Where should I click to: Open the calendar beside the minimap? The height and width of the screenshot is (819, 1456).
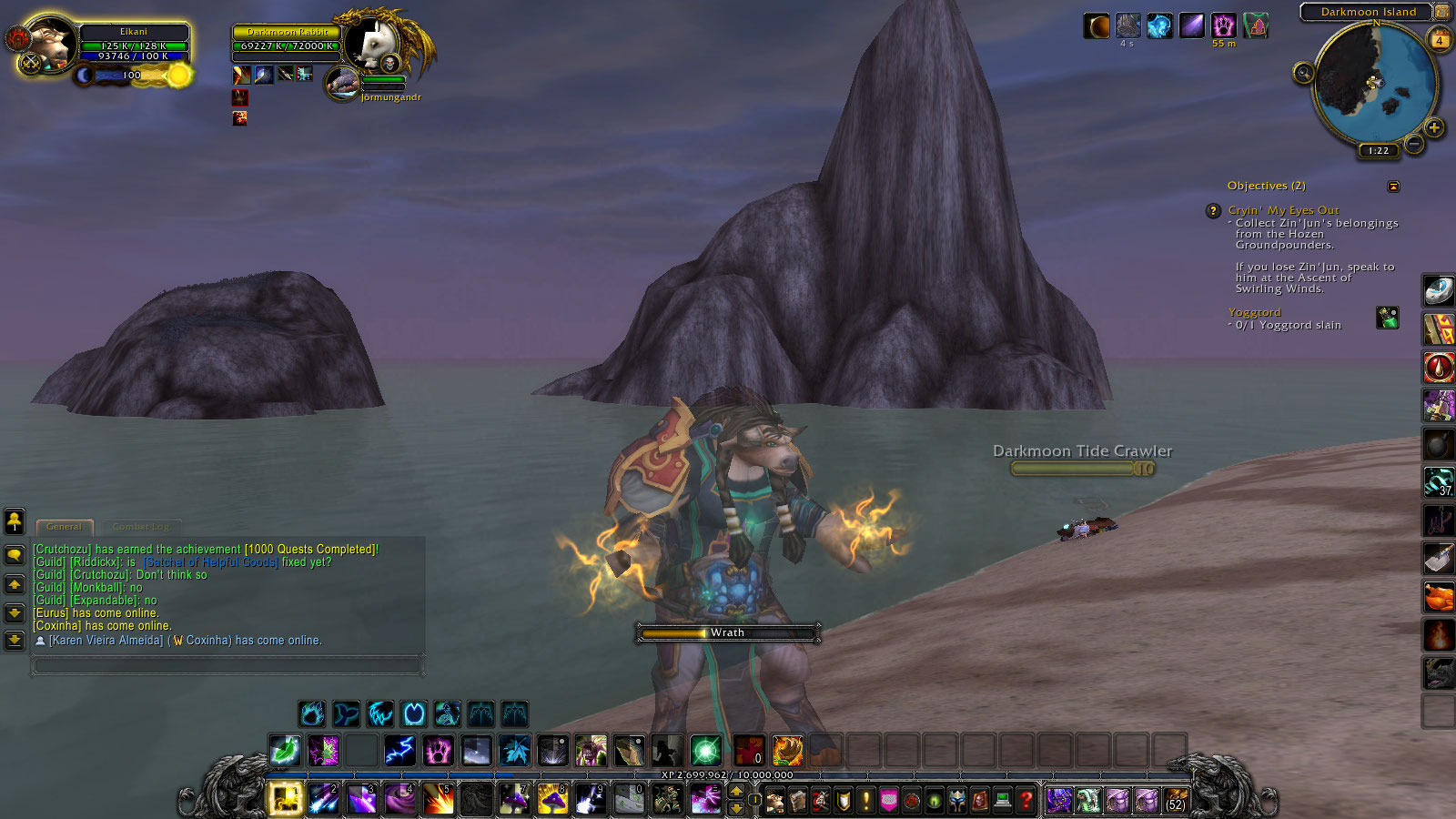(x=1440, y=39)
